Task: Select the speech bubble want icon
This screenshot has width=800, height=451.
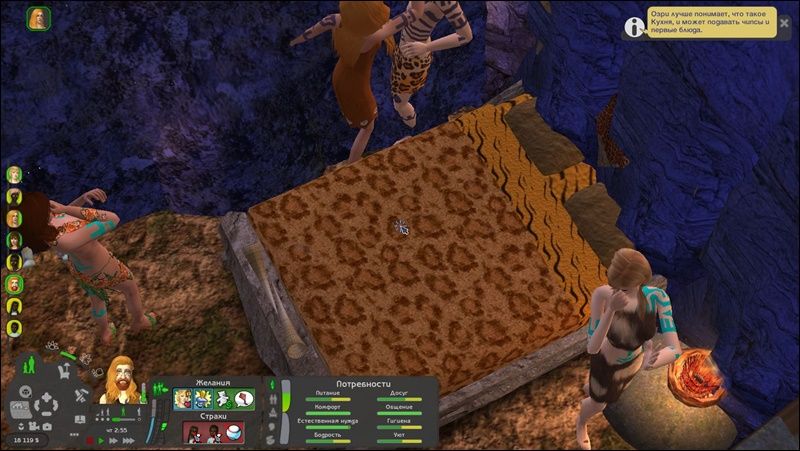Action: point(244,399)
